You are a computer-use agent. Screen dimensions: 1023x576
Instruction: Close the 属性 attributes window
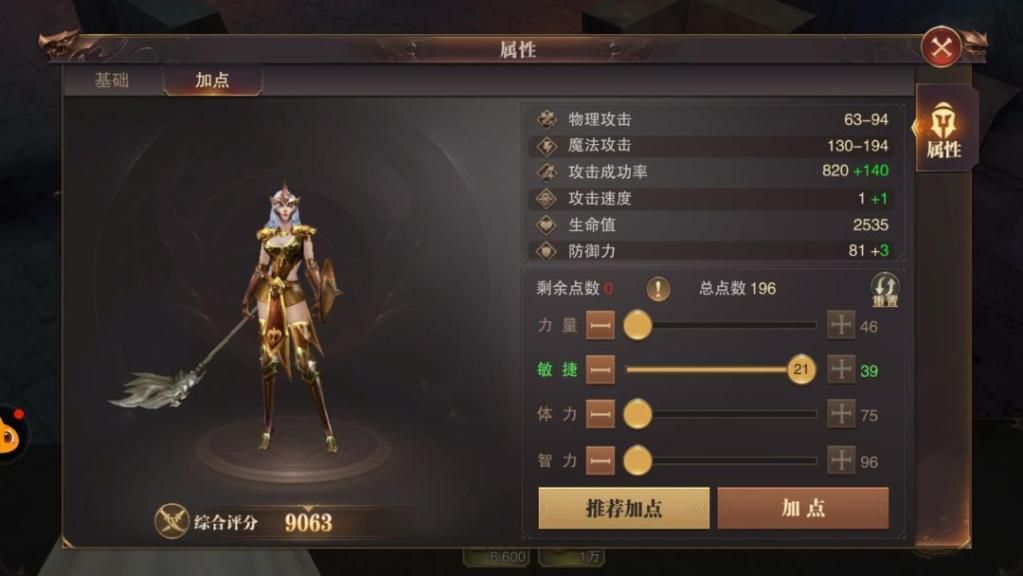(940, 47)
